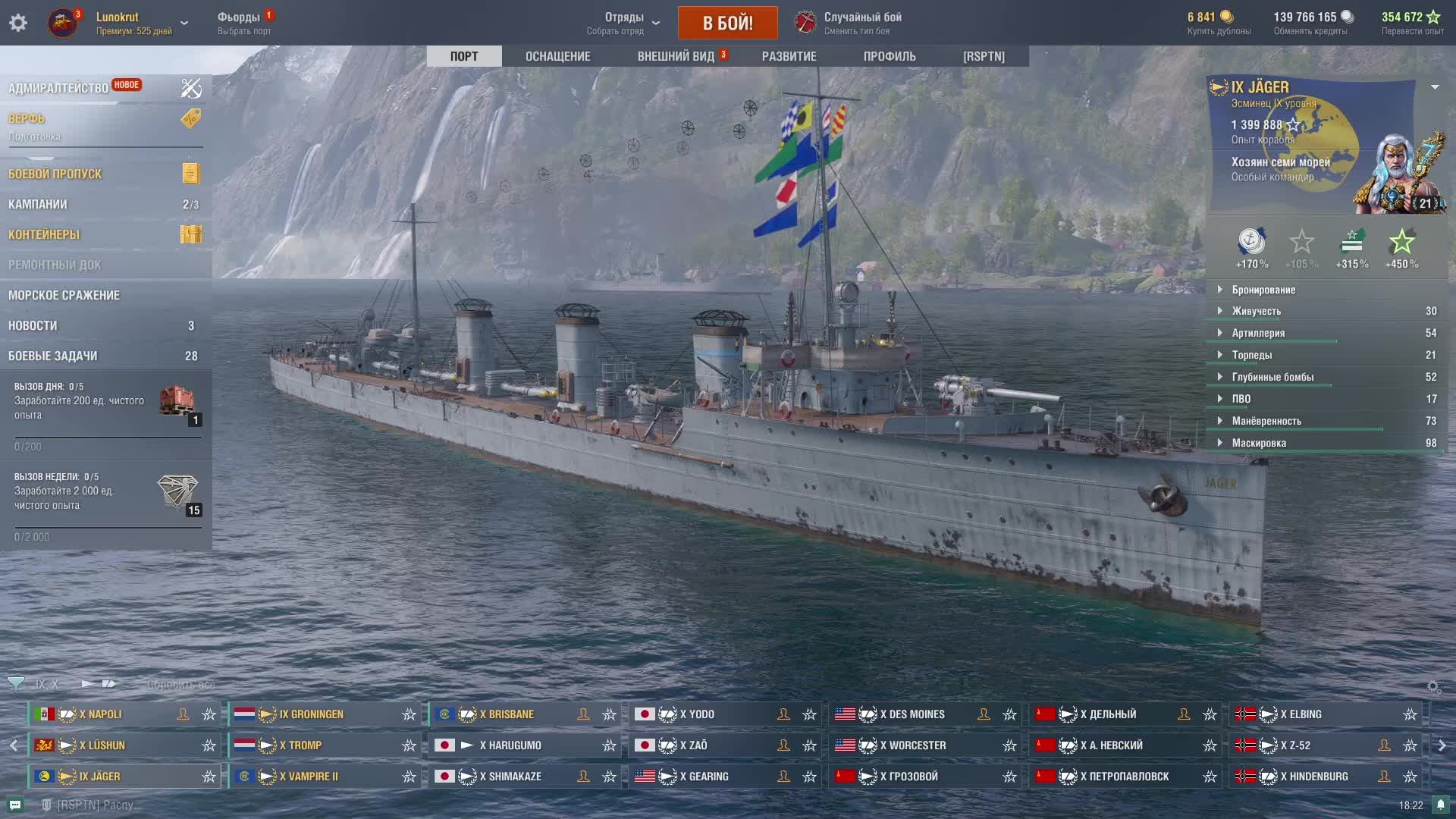Viewport: 1456px width, 819px height.
Task: Start battle with the В БОЙ! button
Action: click(x=727, y=23)
